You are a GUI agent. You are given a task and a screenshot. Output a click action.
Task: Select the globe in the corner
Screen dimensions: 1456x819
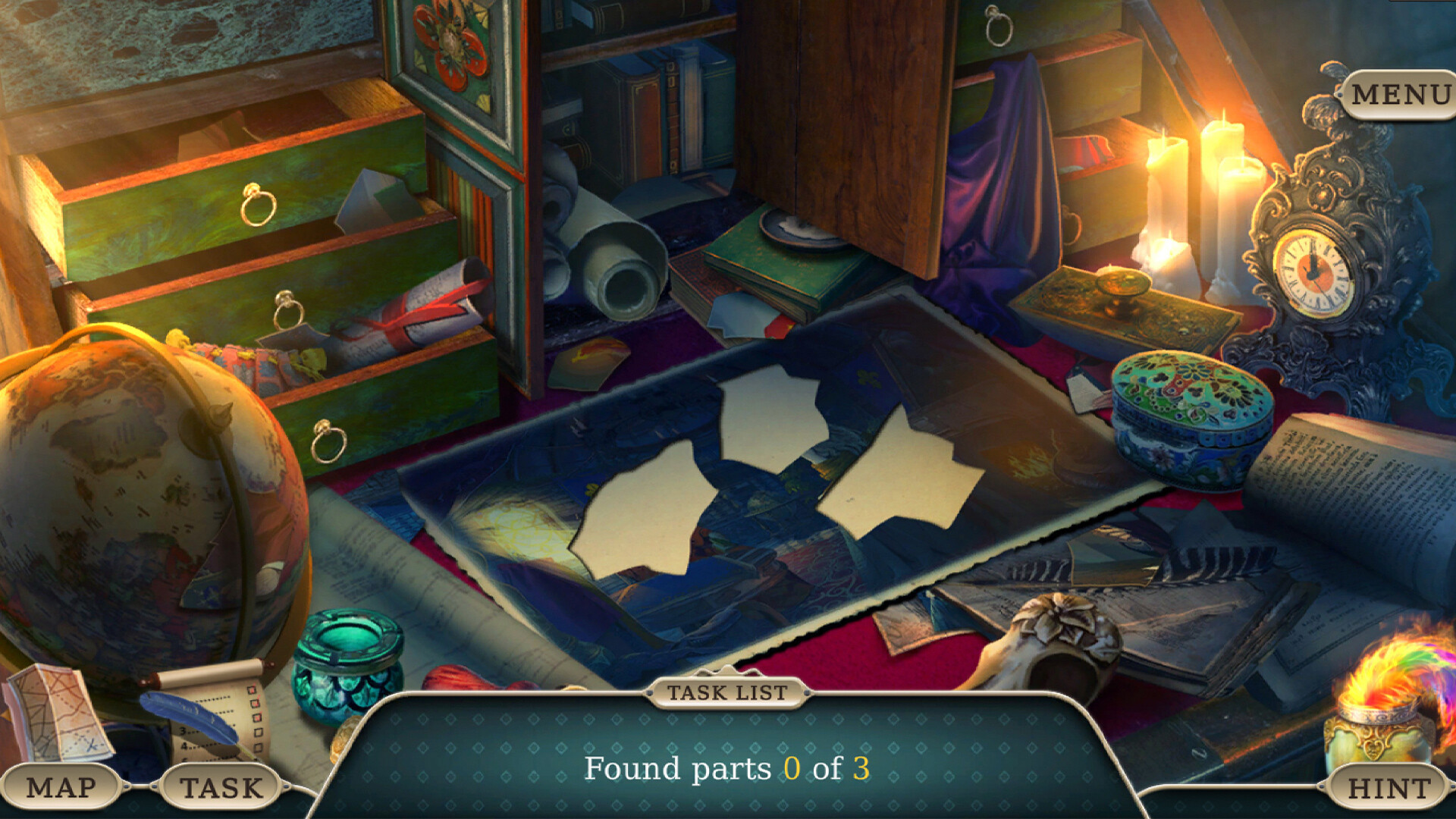point(136,493)
